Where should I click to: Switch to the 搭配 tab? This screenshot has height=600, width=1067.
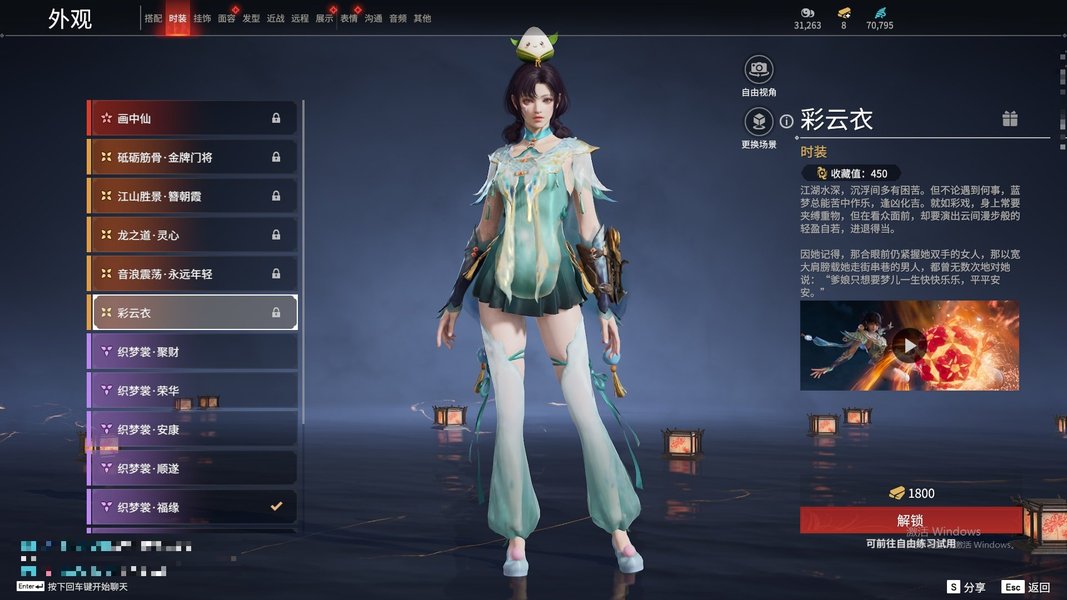click(x=153, y=19)
